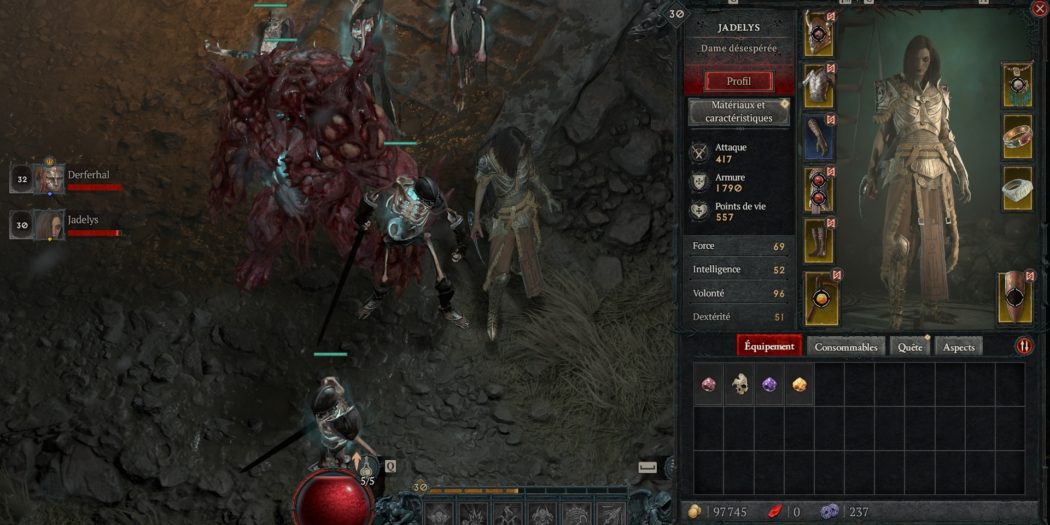
Task: Show Matériaux et caractéristiques details
Action: [739, 112]
